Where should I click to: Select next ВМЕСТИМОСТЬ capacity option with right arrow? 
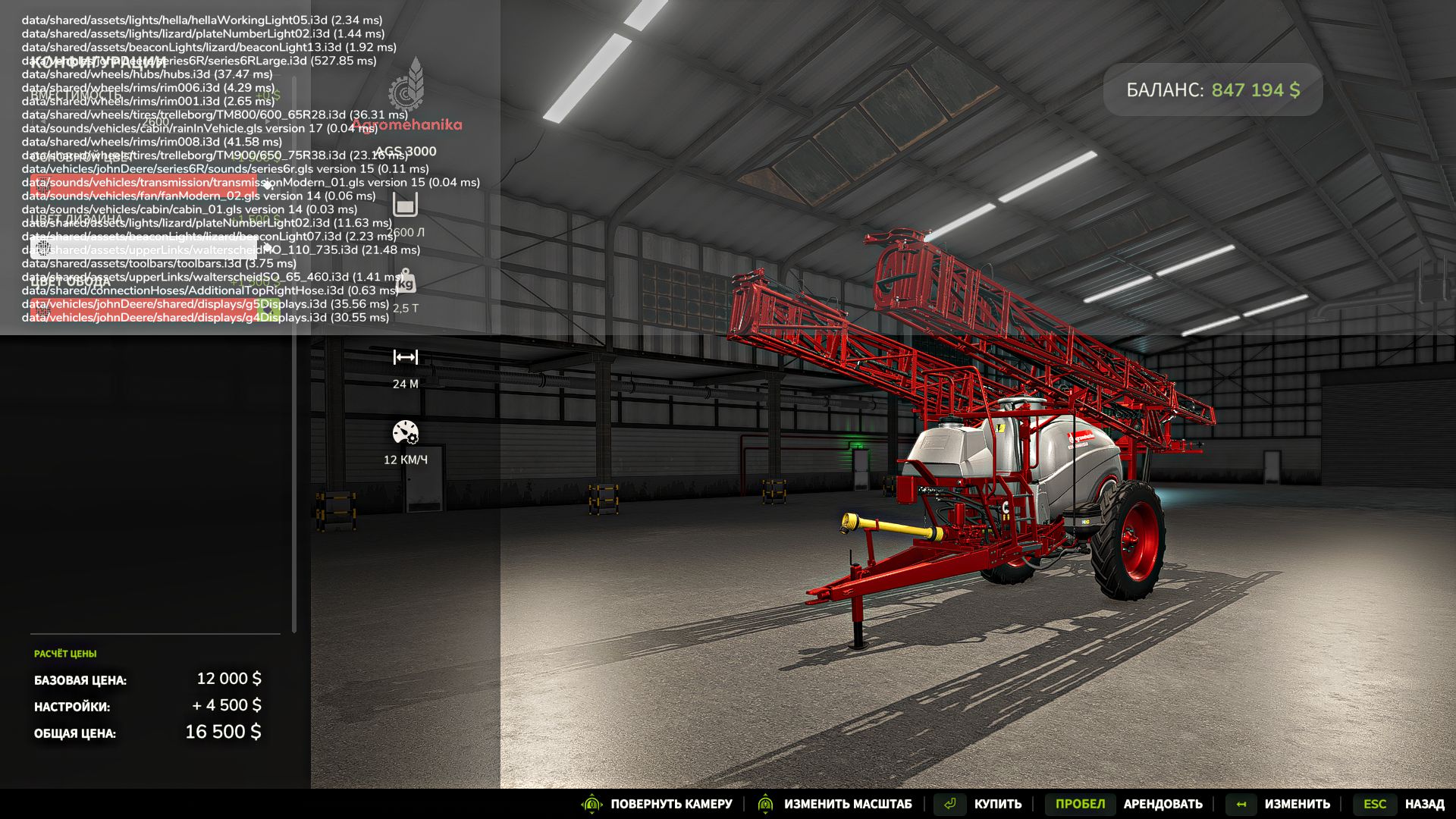(x=268, y=121)
